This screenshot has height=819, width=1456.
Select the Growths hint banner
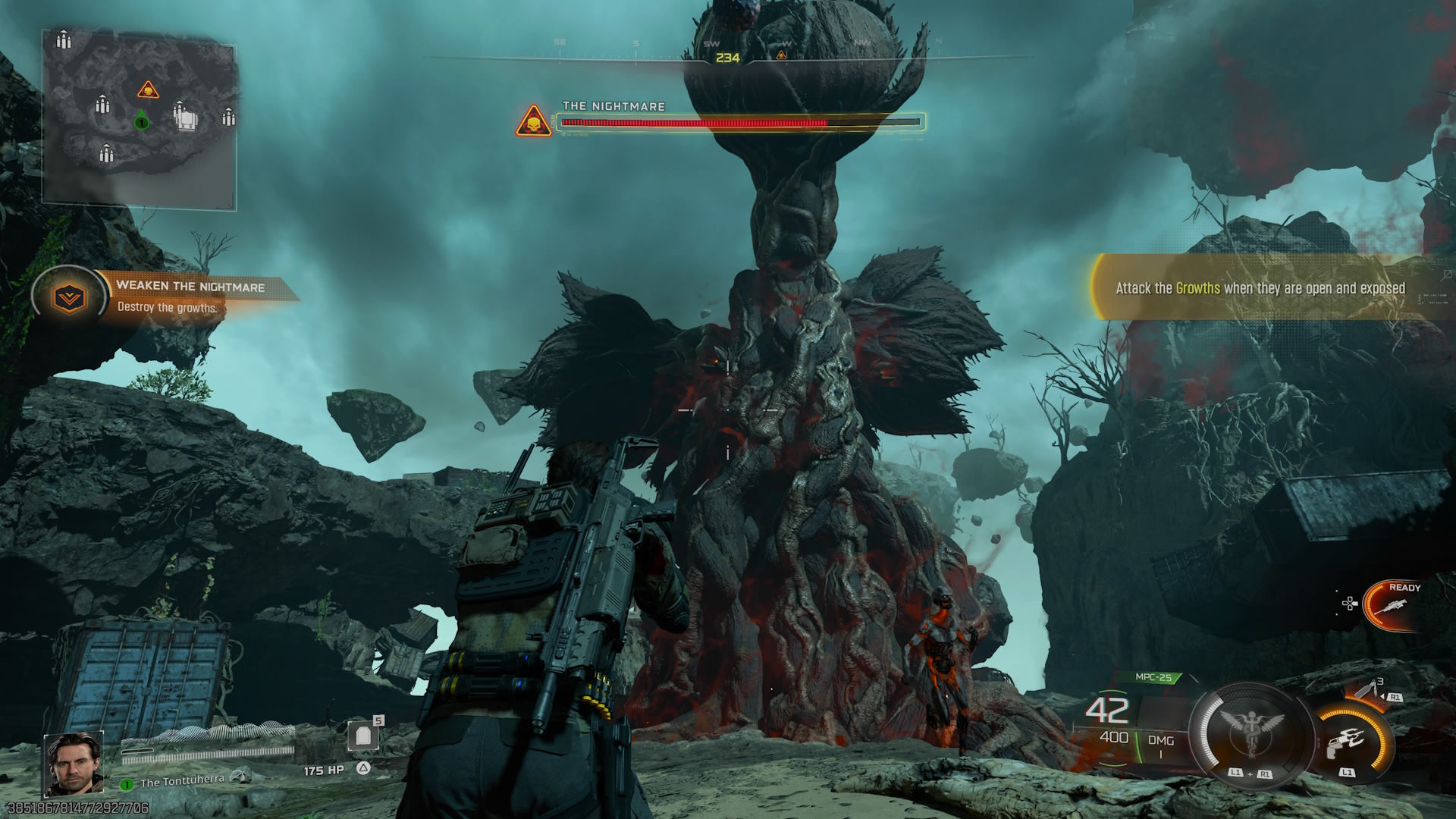pyautogui.click(x=1260, y=288)
